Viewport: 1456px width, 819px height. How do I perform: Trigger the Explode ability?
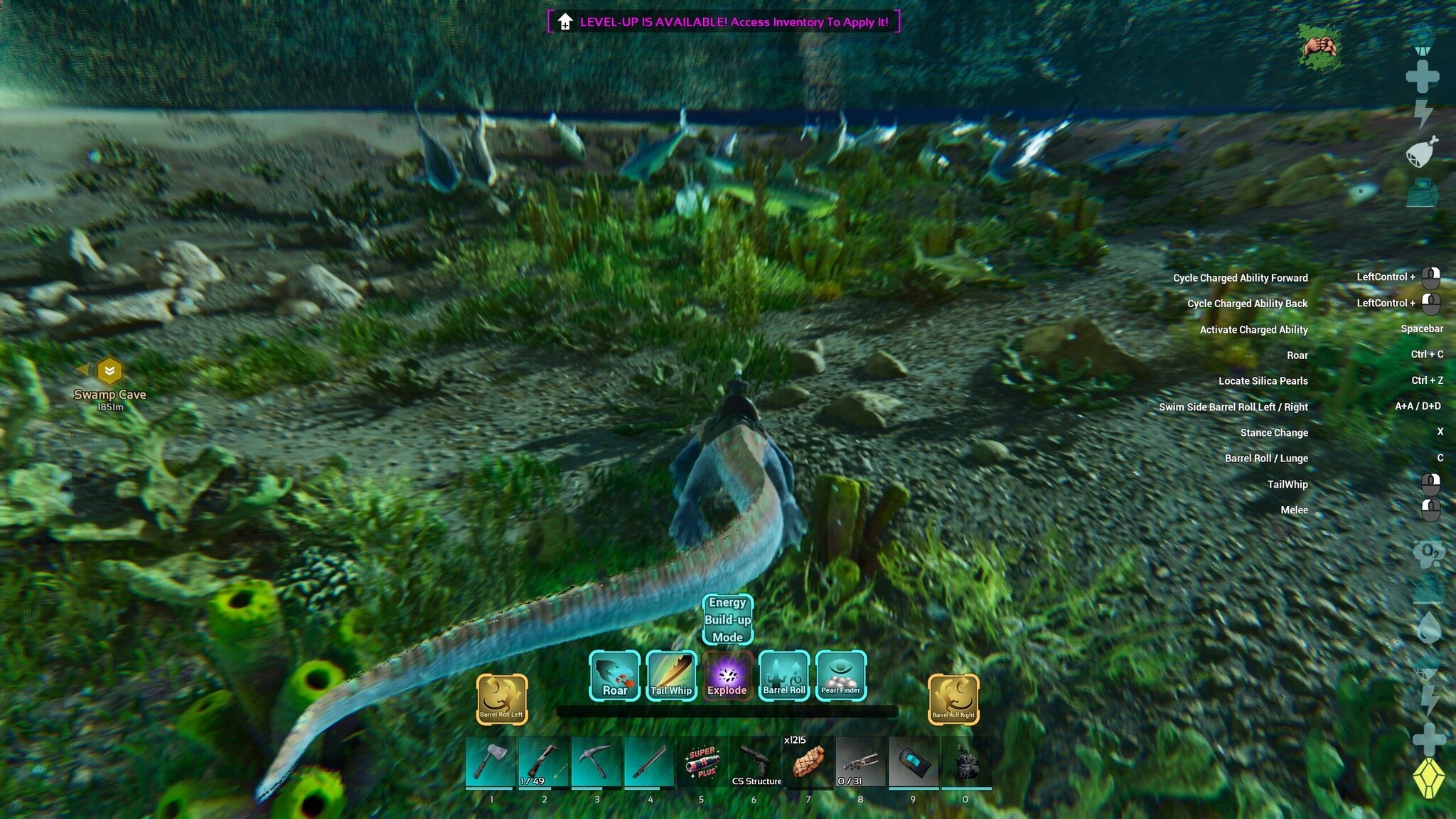point(727,676)
